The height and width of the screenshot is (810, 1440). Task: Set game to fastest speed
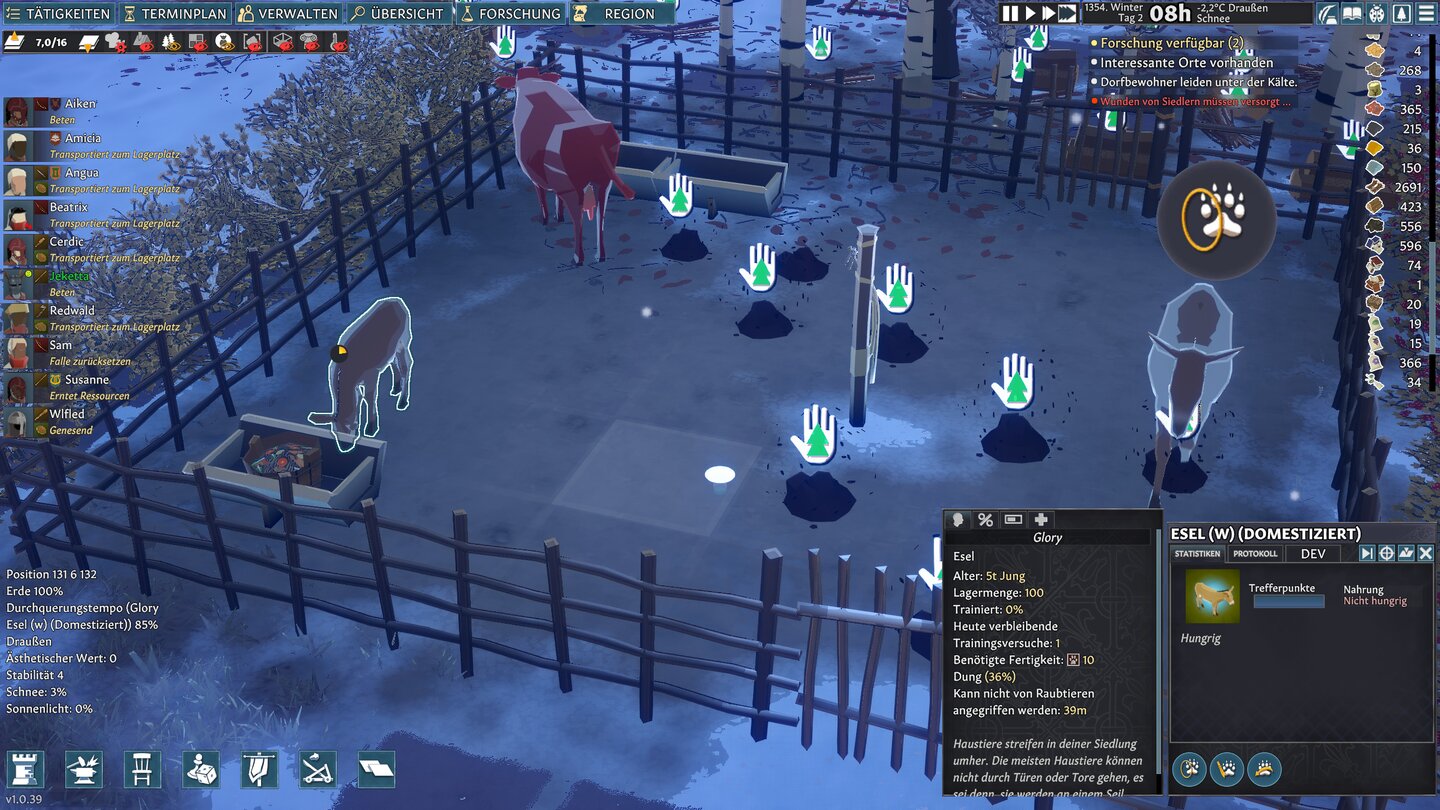point(1067,13)
